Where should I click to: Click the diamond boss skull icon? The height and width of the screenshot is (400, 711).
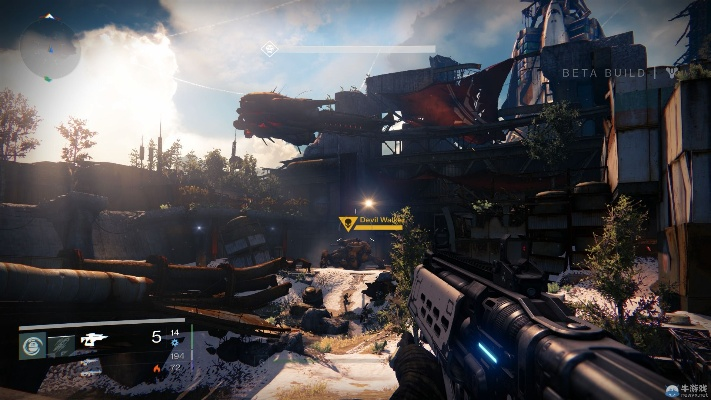coord(269,48)
